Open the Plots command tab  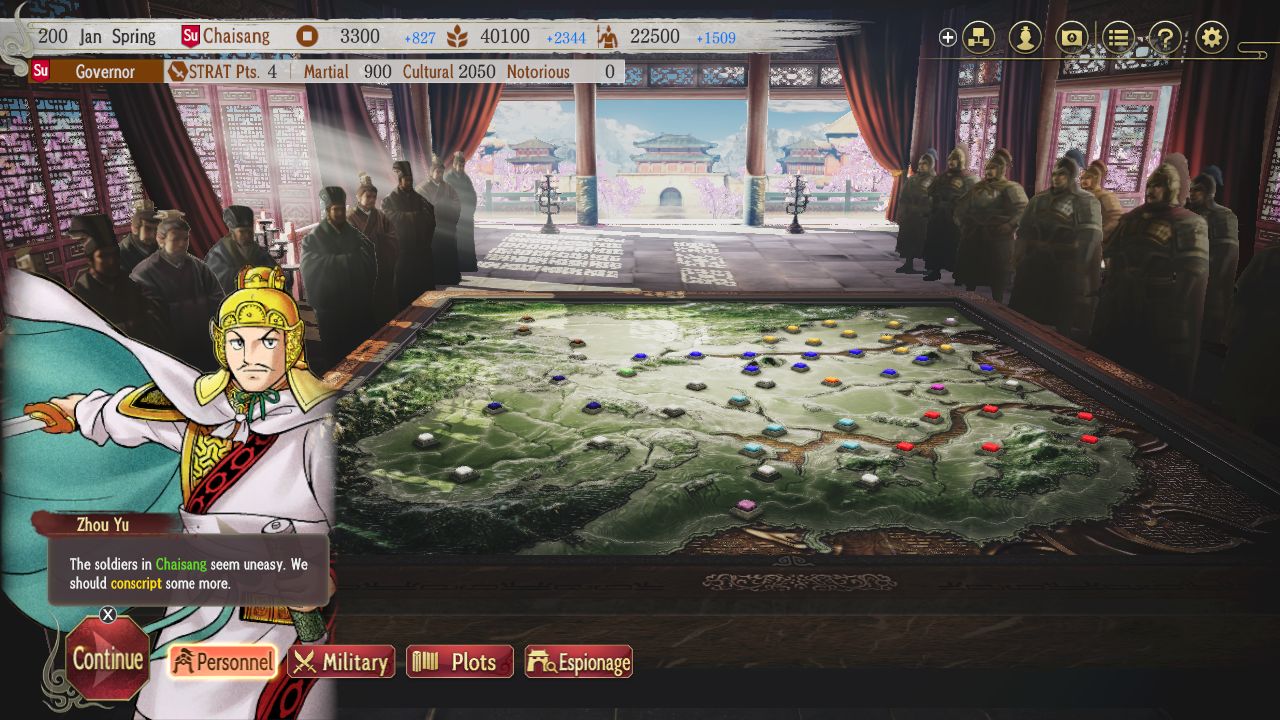click(x=459, y=661)
